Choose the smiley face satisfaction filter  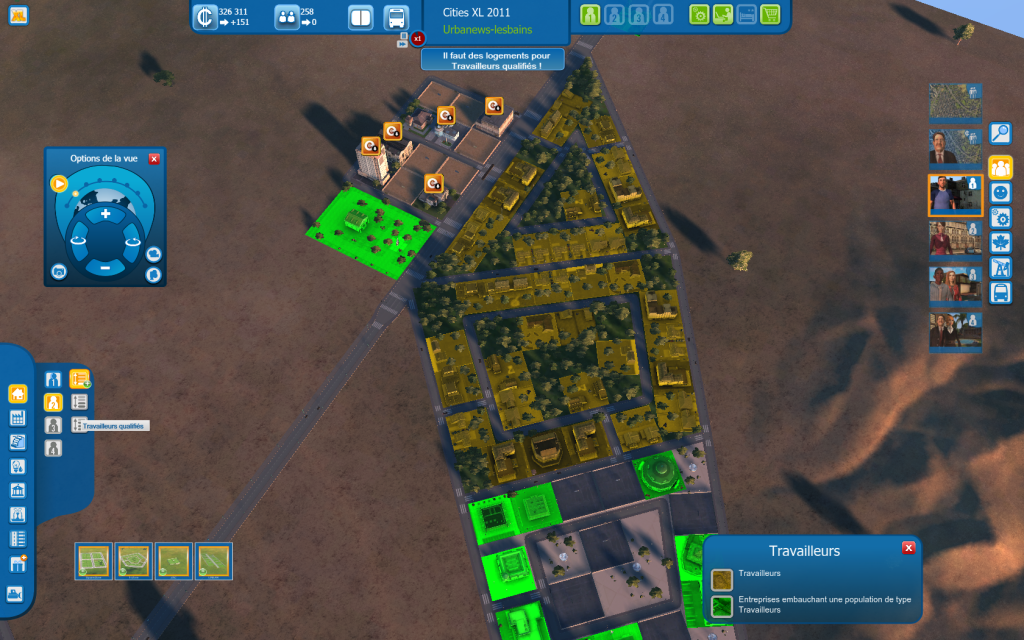coord(1000,192)
